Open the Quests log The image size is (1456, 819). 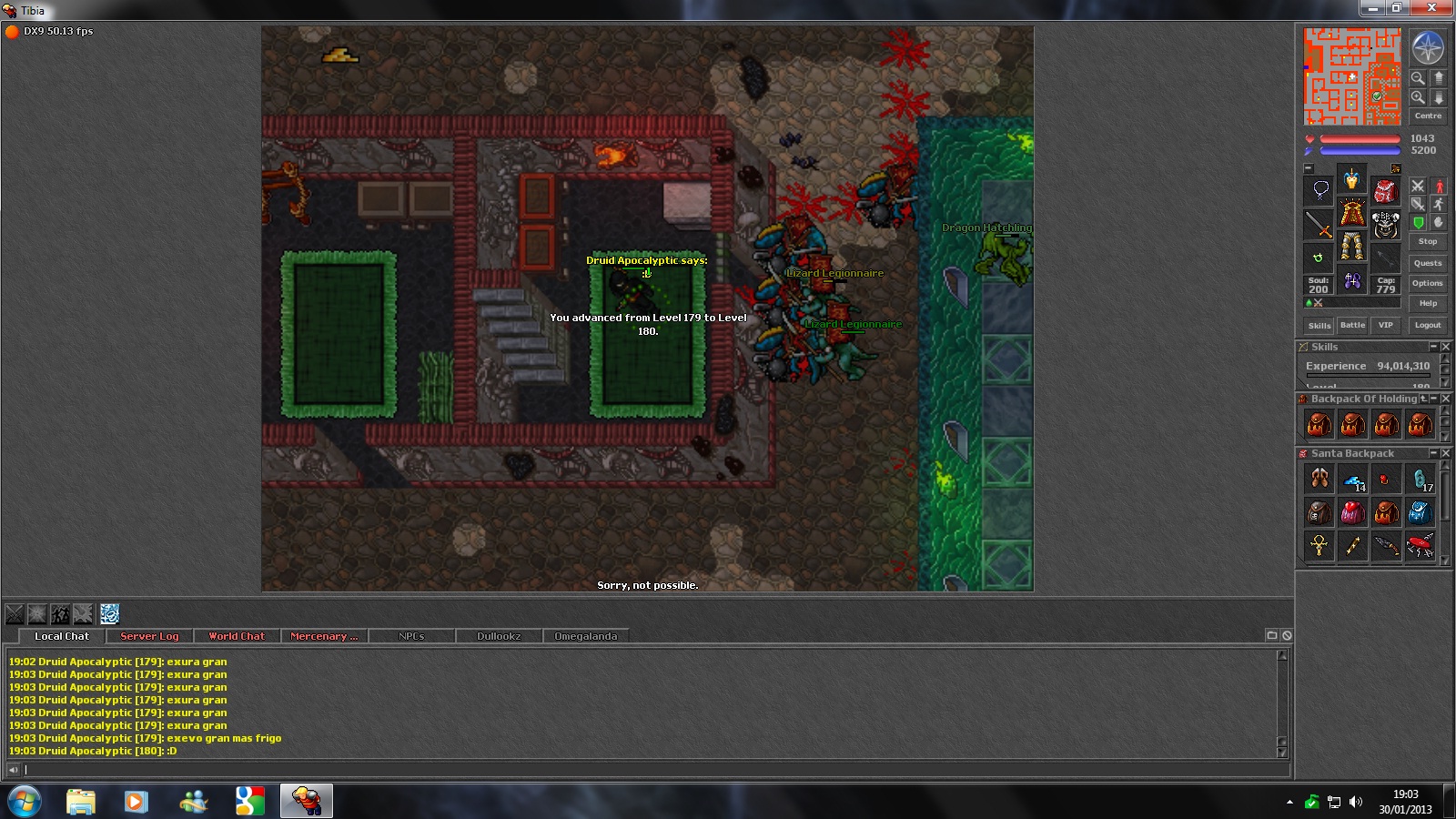tap(1427, 263)
